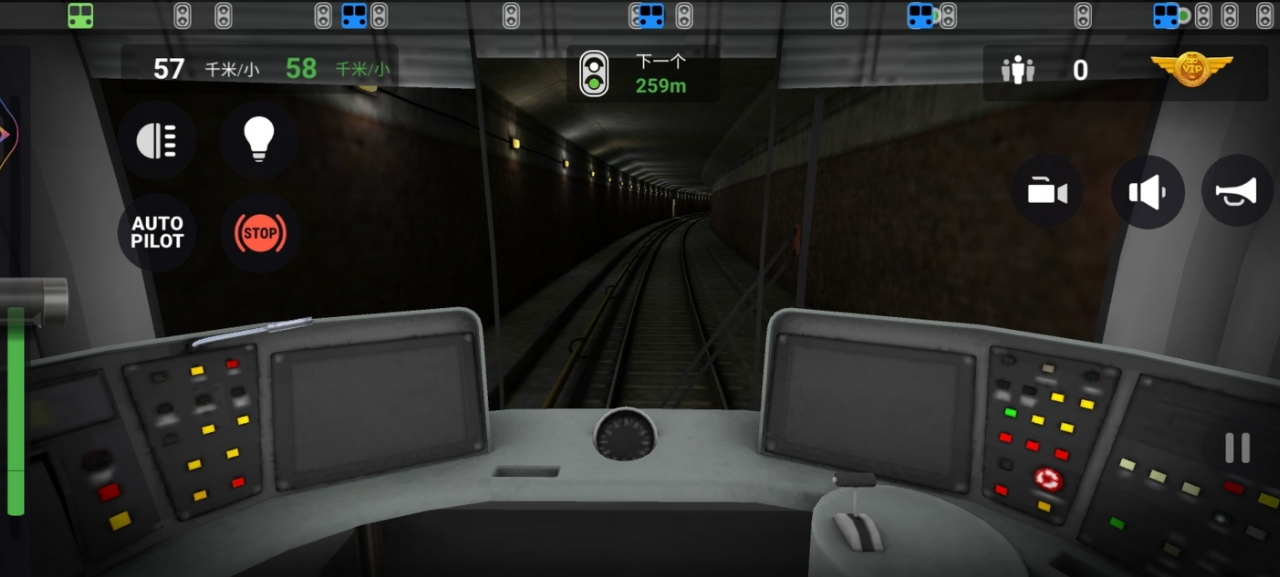Switch on the cabin light bulb
Image resolution: width=1280 pixels, height=577 pixels.
(x=259, y=140)
